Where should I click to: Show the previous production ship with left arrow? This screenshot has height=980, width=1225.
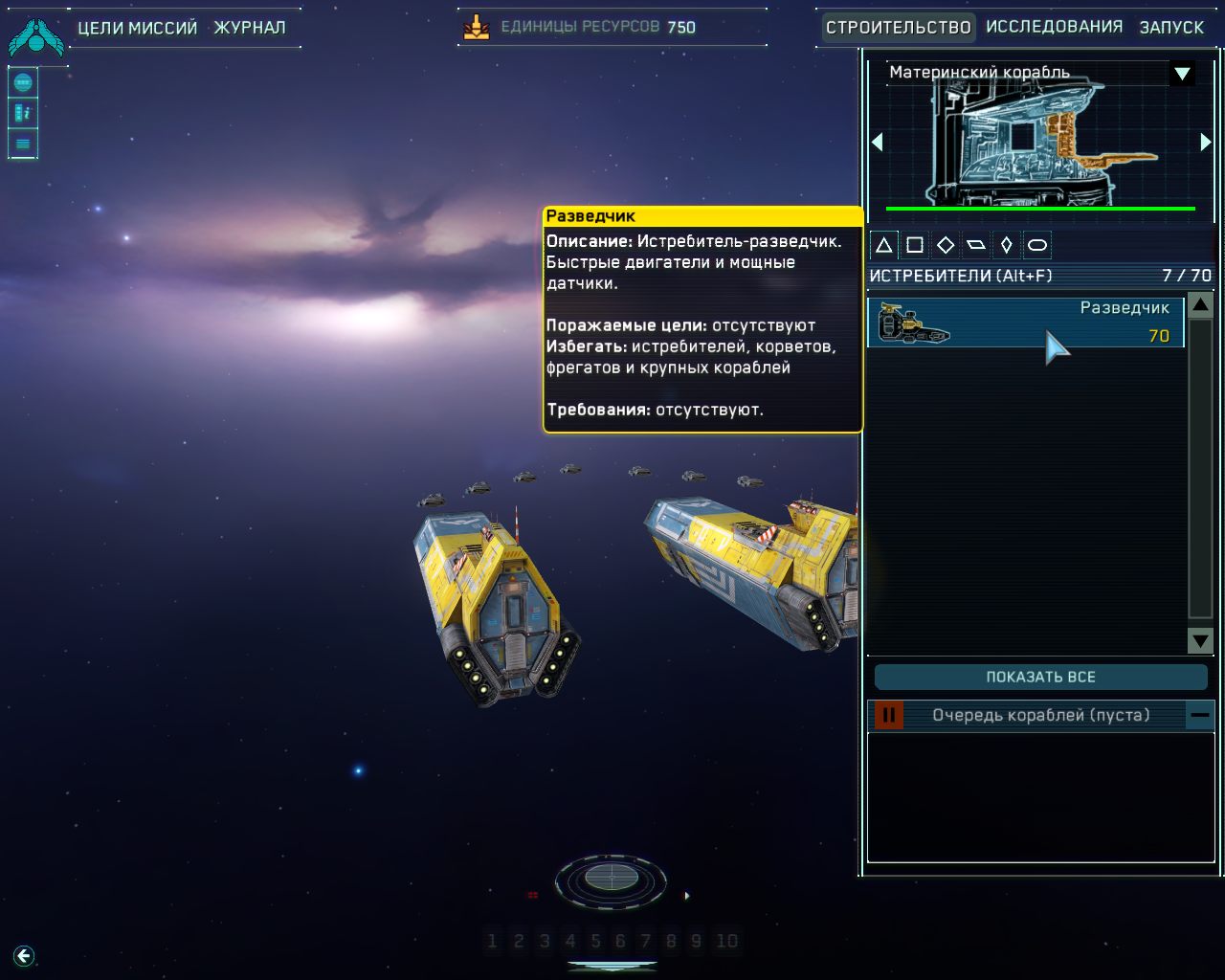pos(877,143)
